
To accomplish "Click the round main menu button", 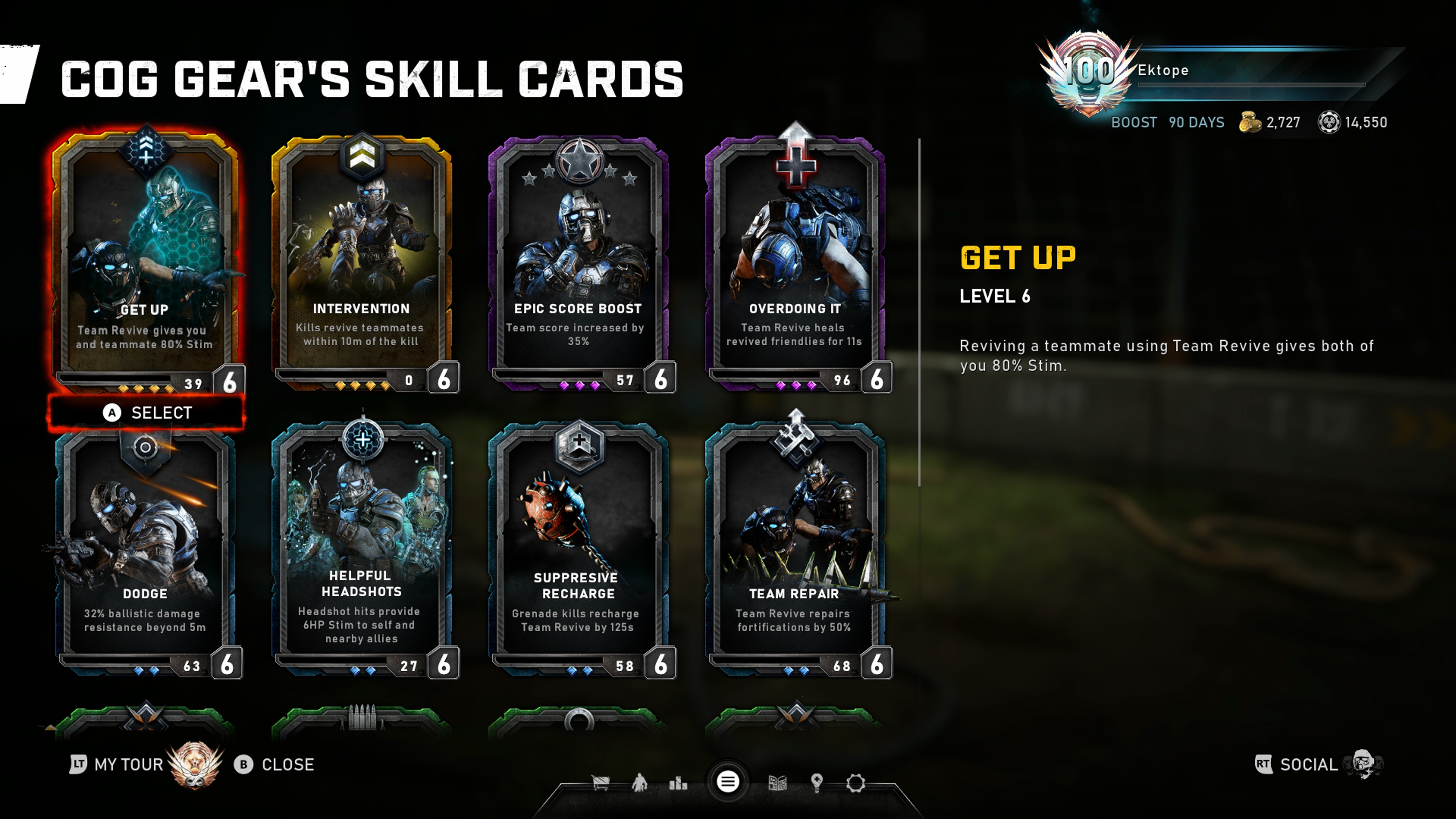I will point(728,782).
